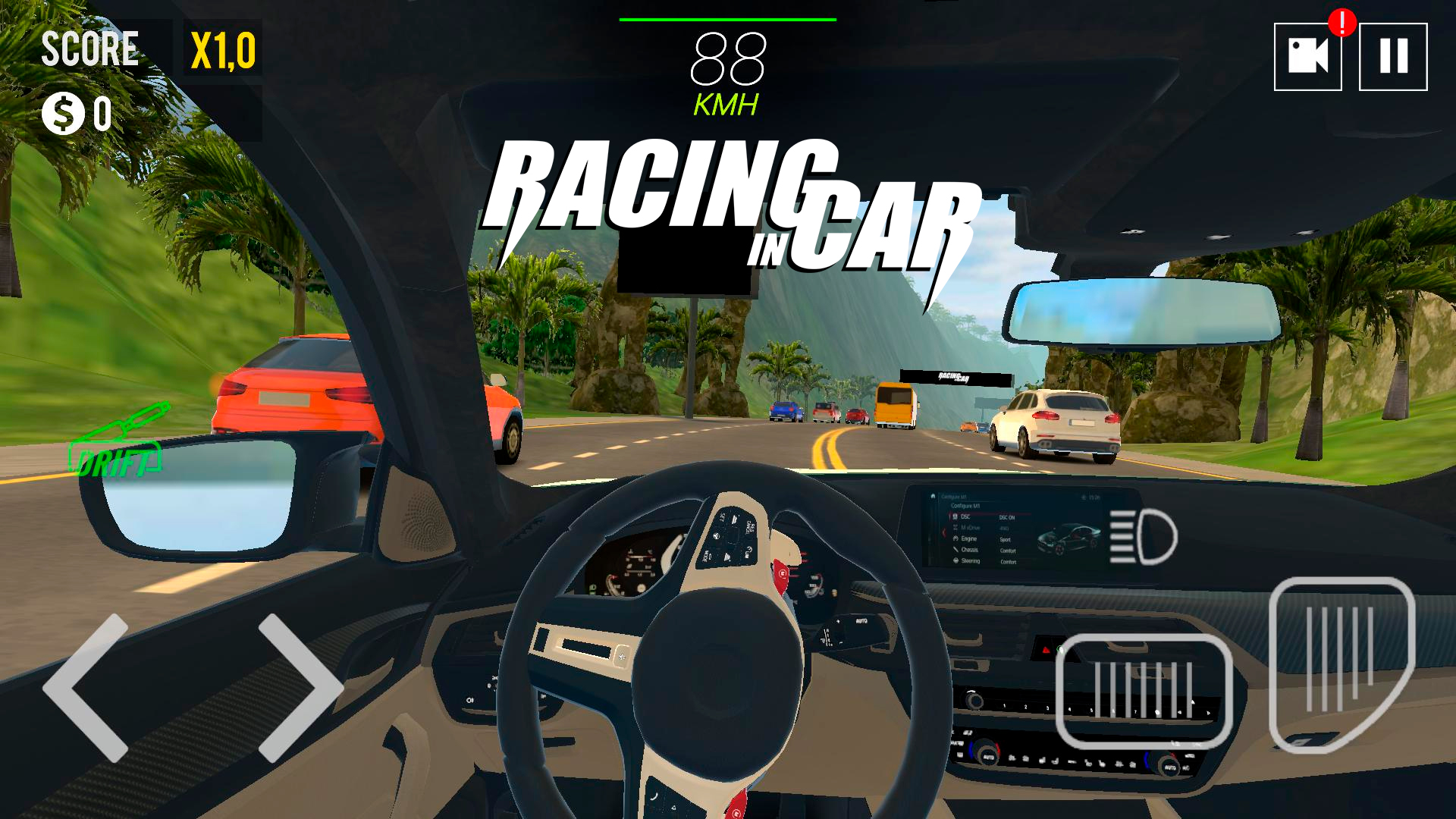Steer left with the left arrow

pyautogui.click(x=87, y=687)
